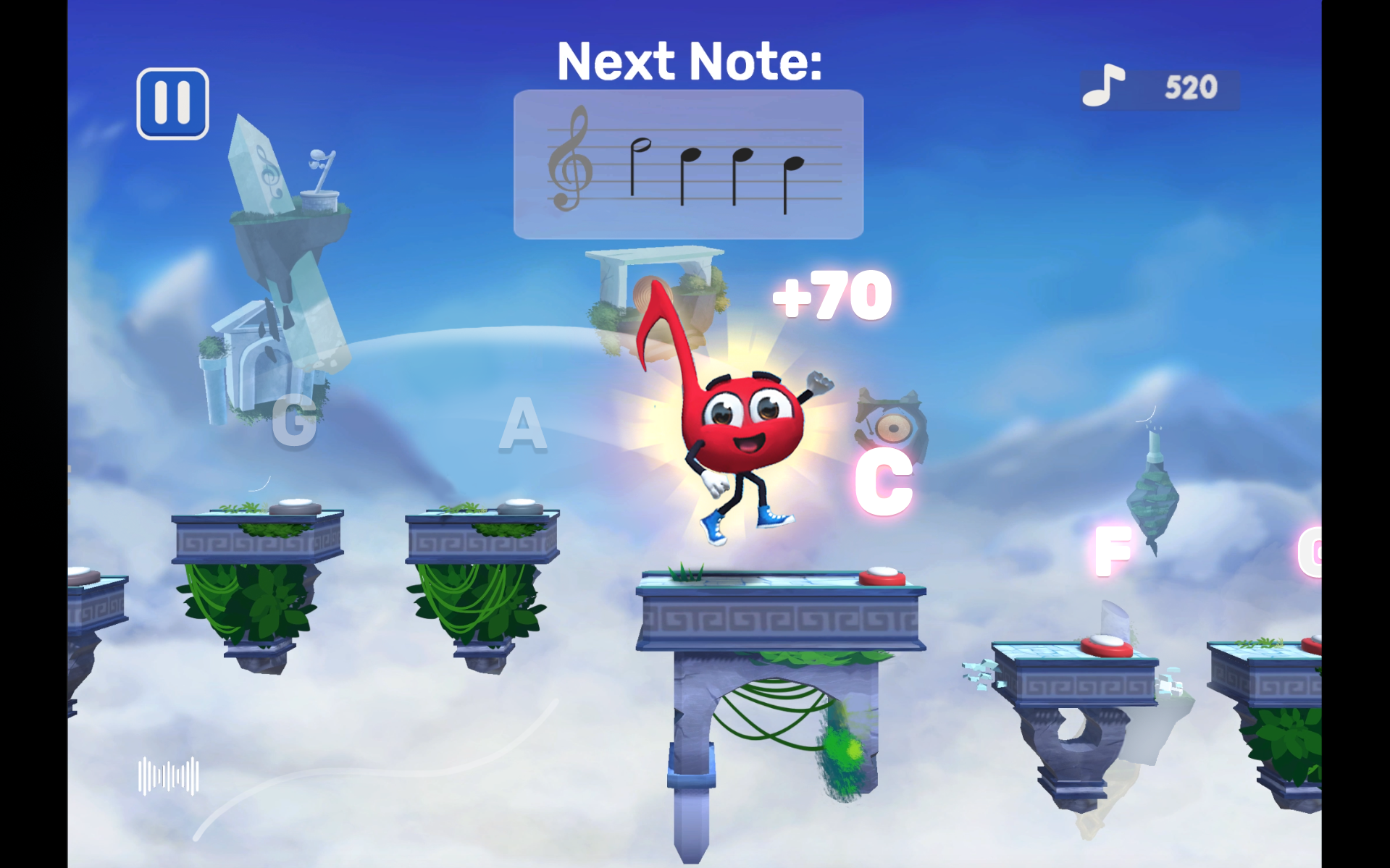
Task: Click the pause icon in the top corner
Action: 173,102
